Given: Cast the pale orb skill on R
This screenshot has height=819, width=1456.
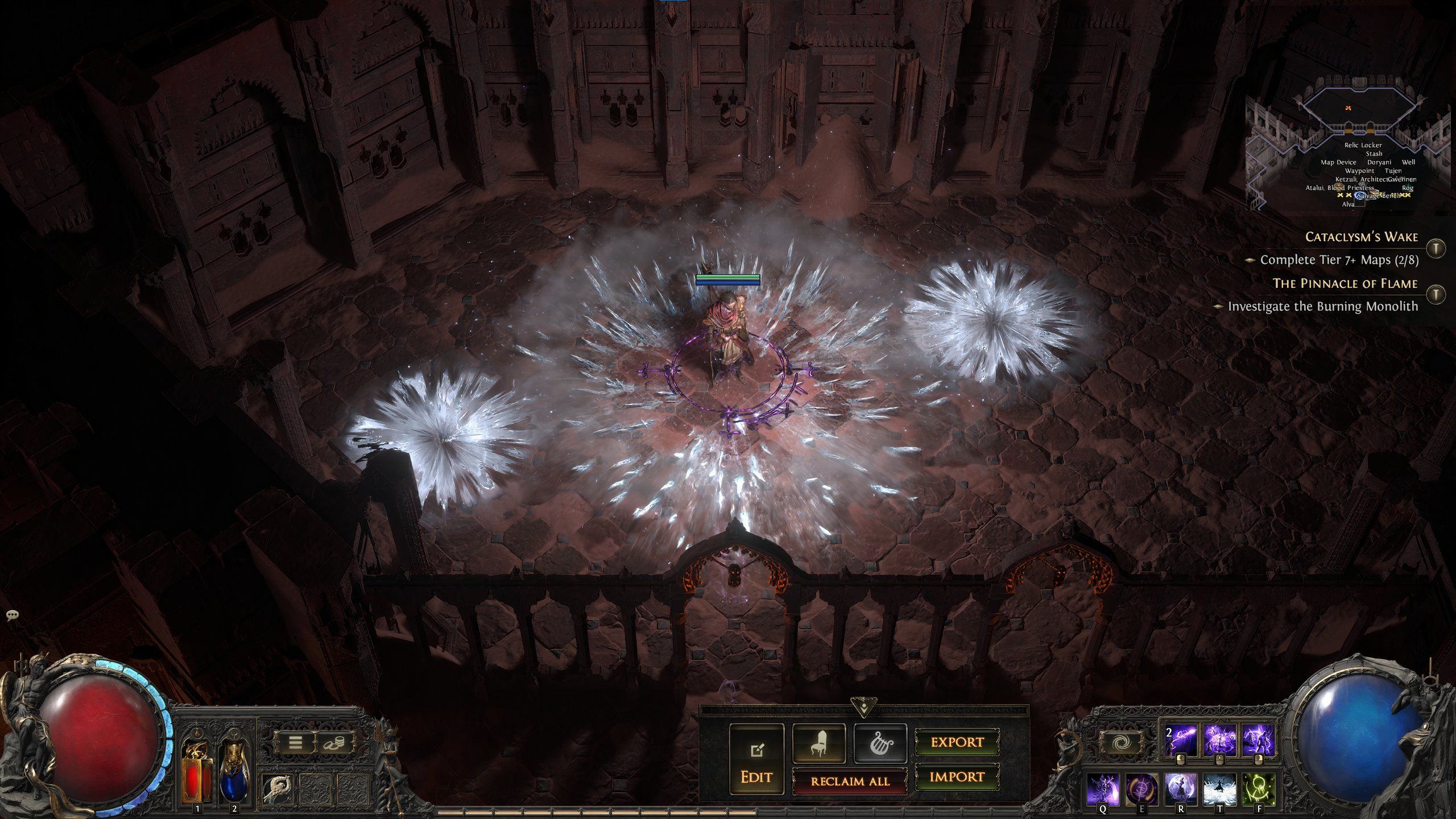Looking at the screenshot, I should click(x=1181, y=789).
